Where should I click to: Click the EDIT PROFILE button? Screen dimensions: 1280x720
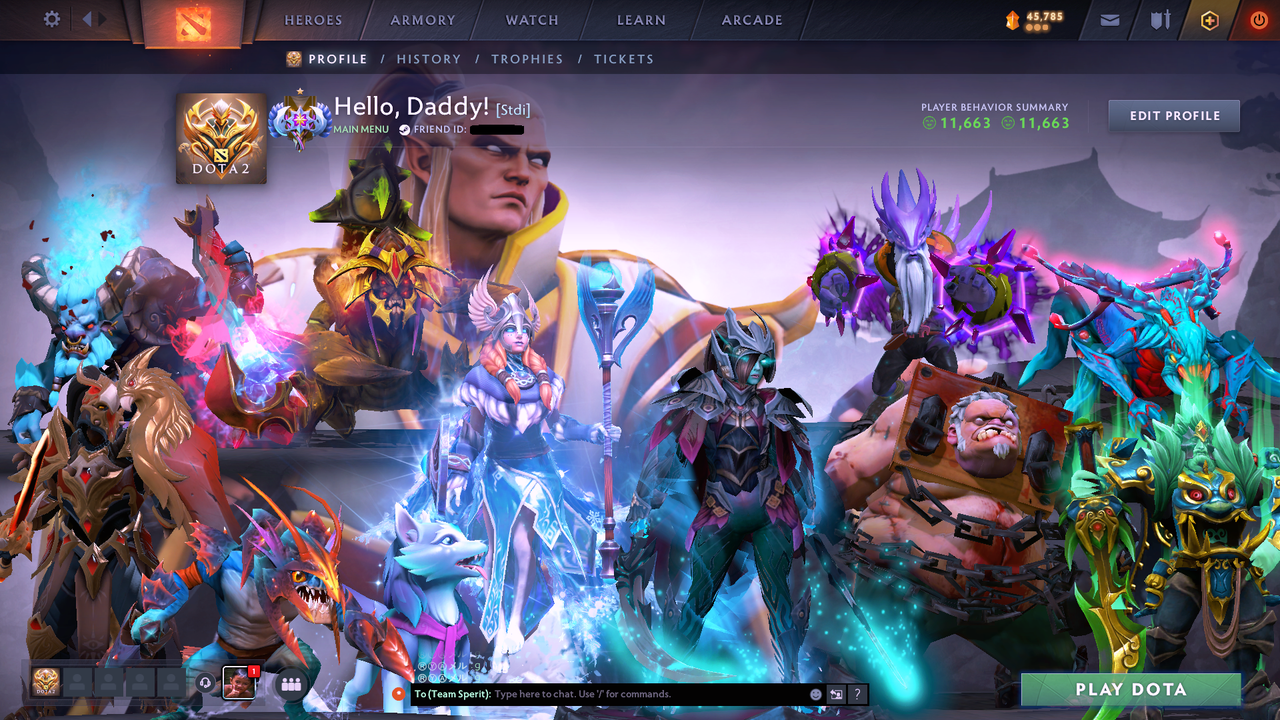click(x=1173, y=115)
